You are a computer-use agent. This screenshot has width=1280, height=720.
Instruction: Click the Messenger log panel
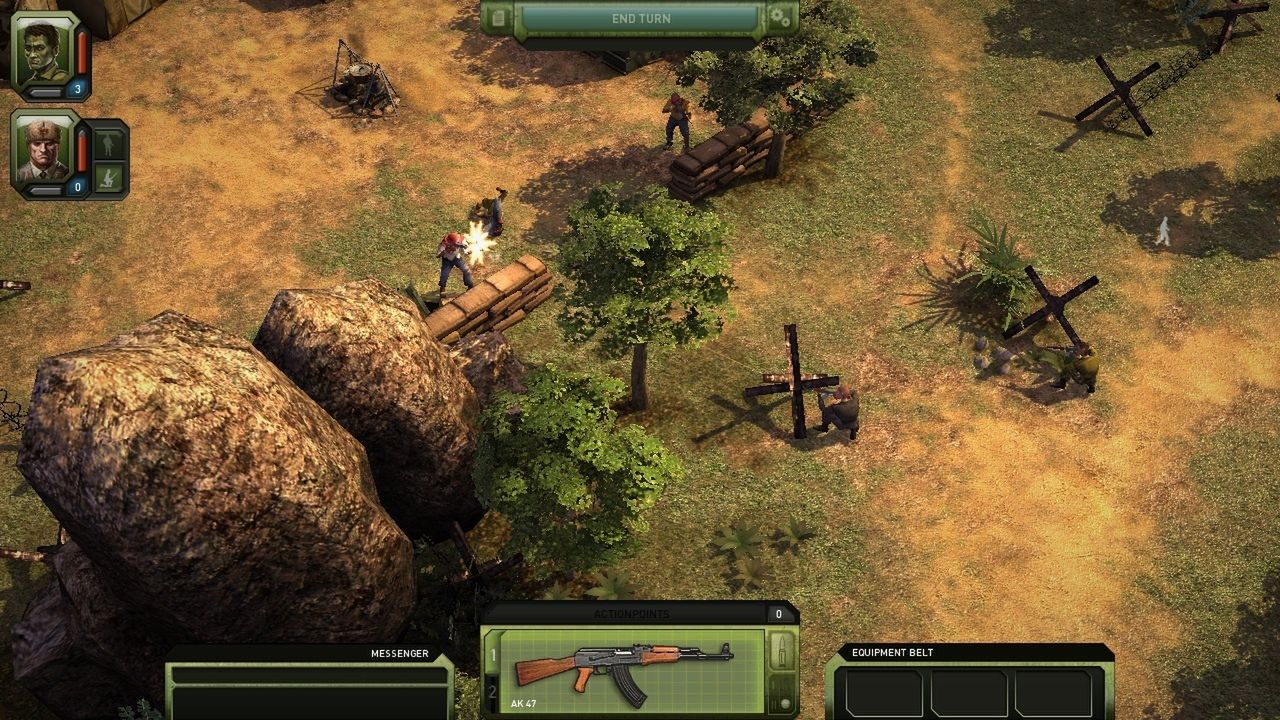[308, 685]
